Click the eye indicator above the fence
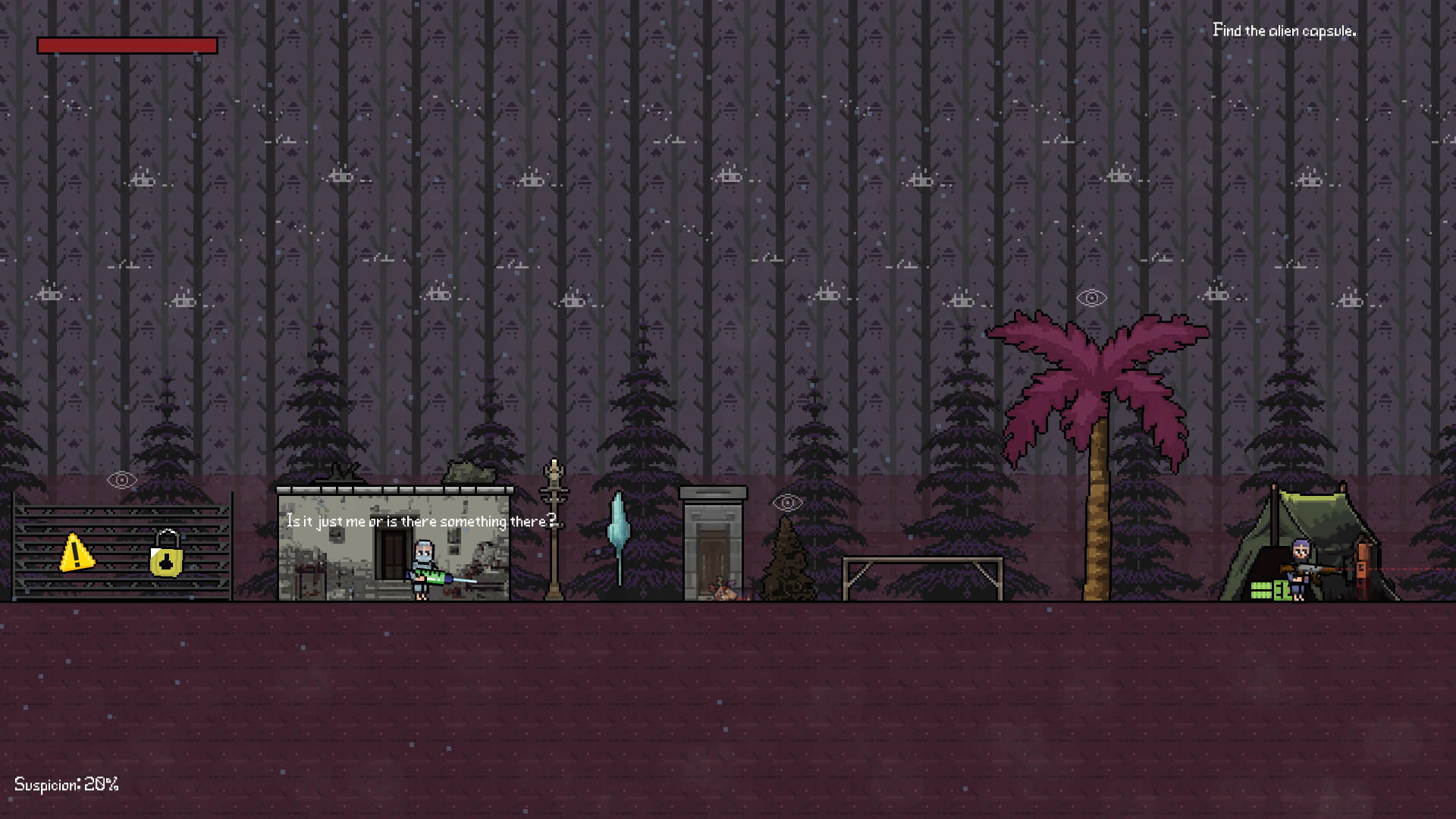 122,479
